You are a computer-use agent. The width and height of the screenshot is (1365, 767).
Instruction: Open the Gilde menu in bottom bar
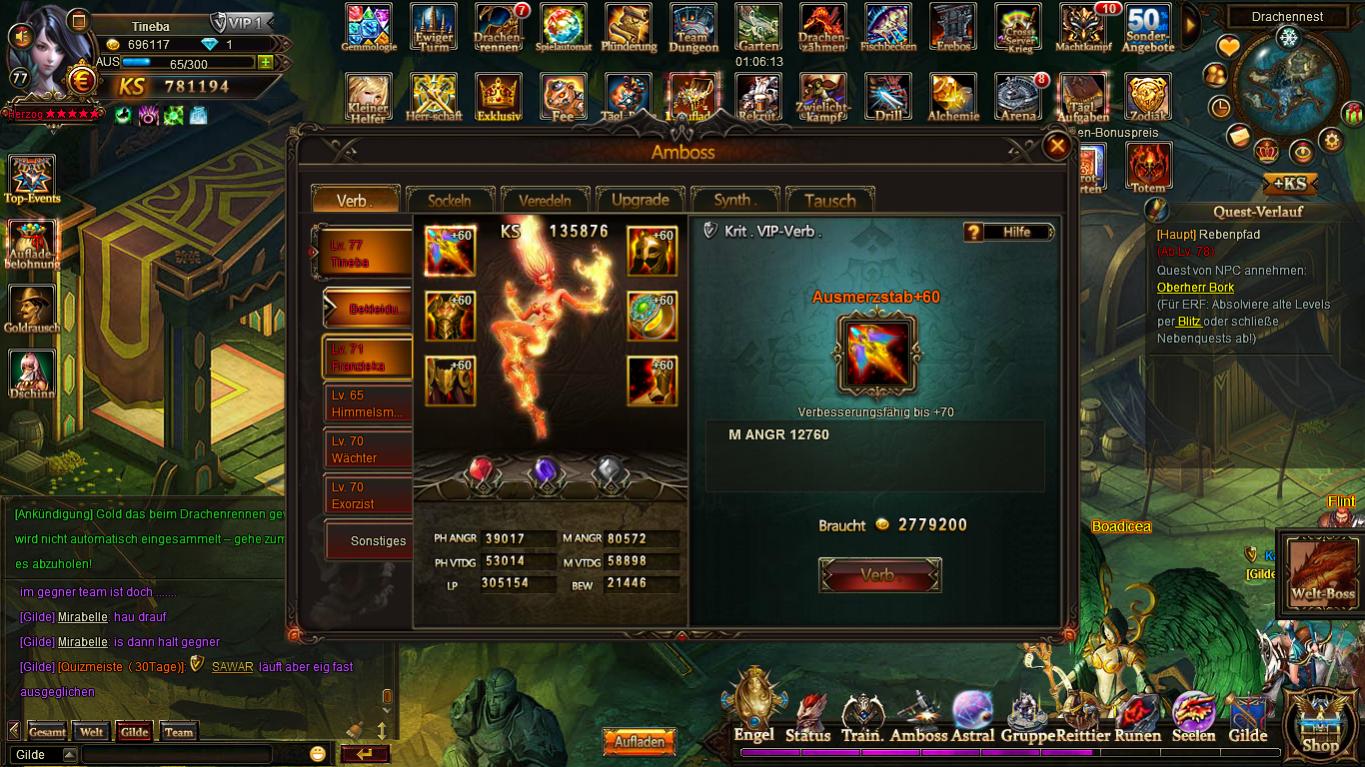(1247, 720)
